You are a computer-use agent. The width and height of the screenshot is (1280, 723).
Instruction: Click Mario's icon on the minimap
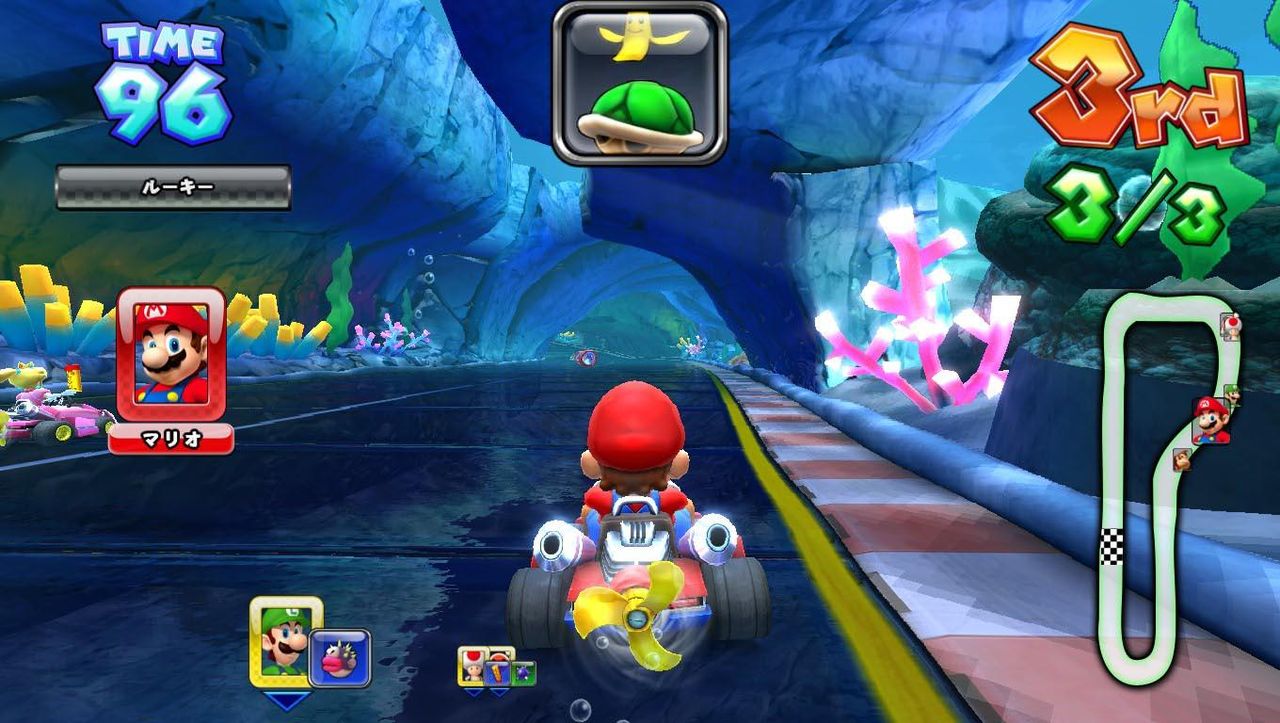tap(1209, 420)
